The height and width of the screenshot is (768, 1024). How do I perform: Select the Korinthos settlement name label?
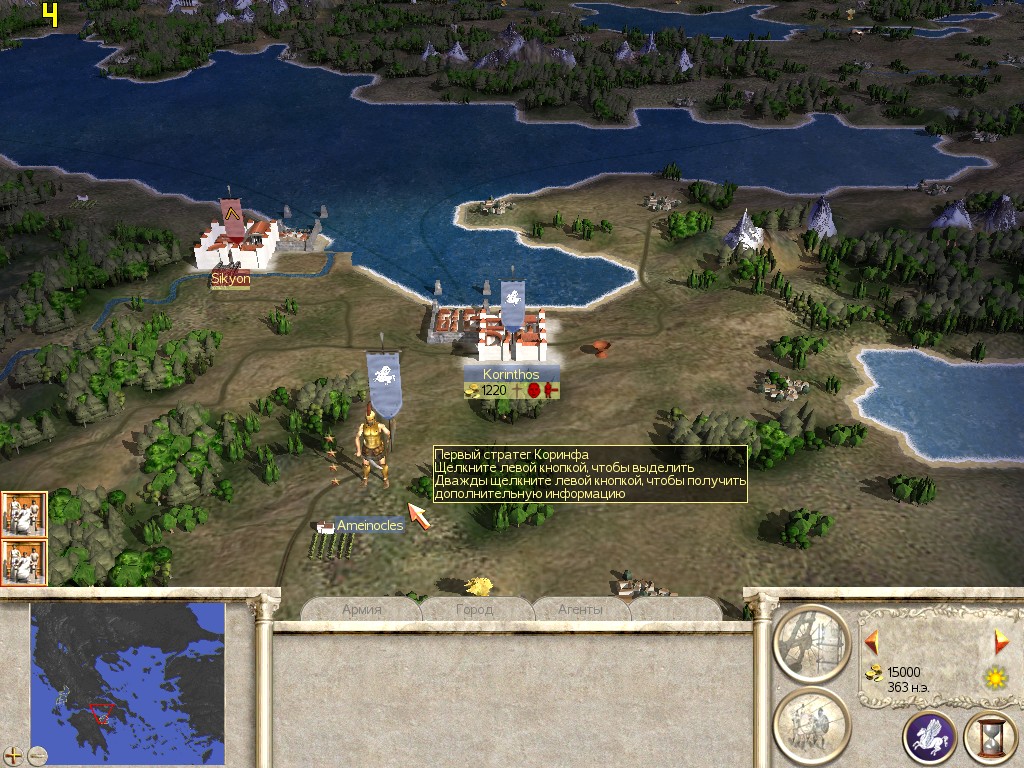coord(511,374)
